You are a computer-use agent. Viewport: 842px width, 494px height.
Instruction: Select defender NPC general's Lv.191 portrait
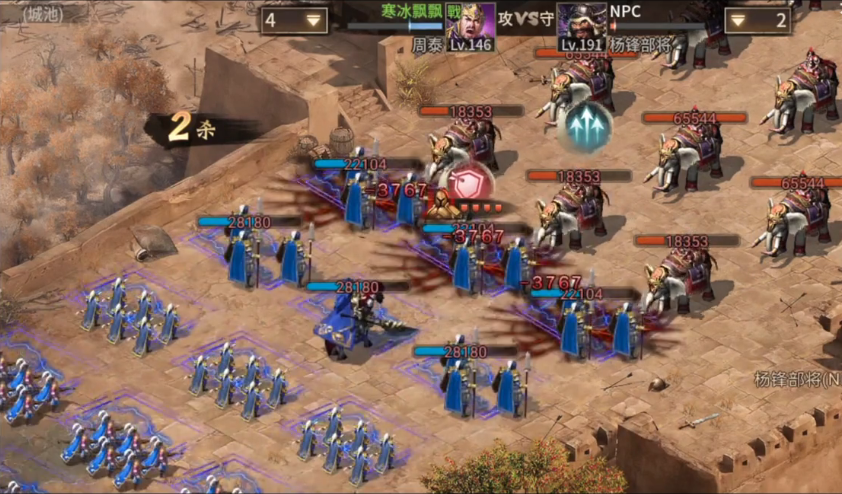(x=581, y=25)
